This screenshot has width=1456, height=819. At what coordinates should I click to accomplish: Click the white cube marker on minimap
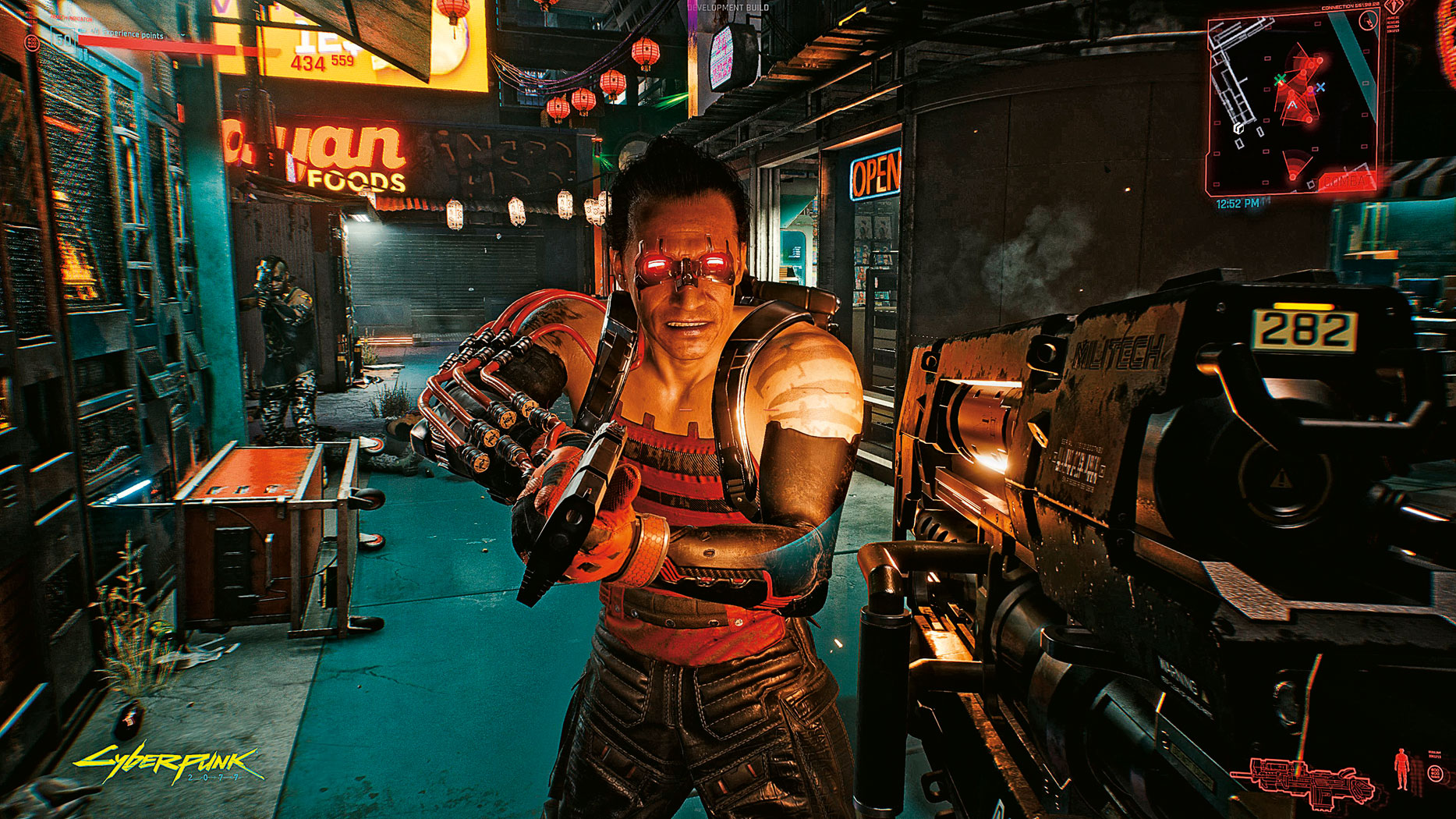click(1239, 128)
